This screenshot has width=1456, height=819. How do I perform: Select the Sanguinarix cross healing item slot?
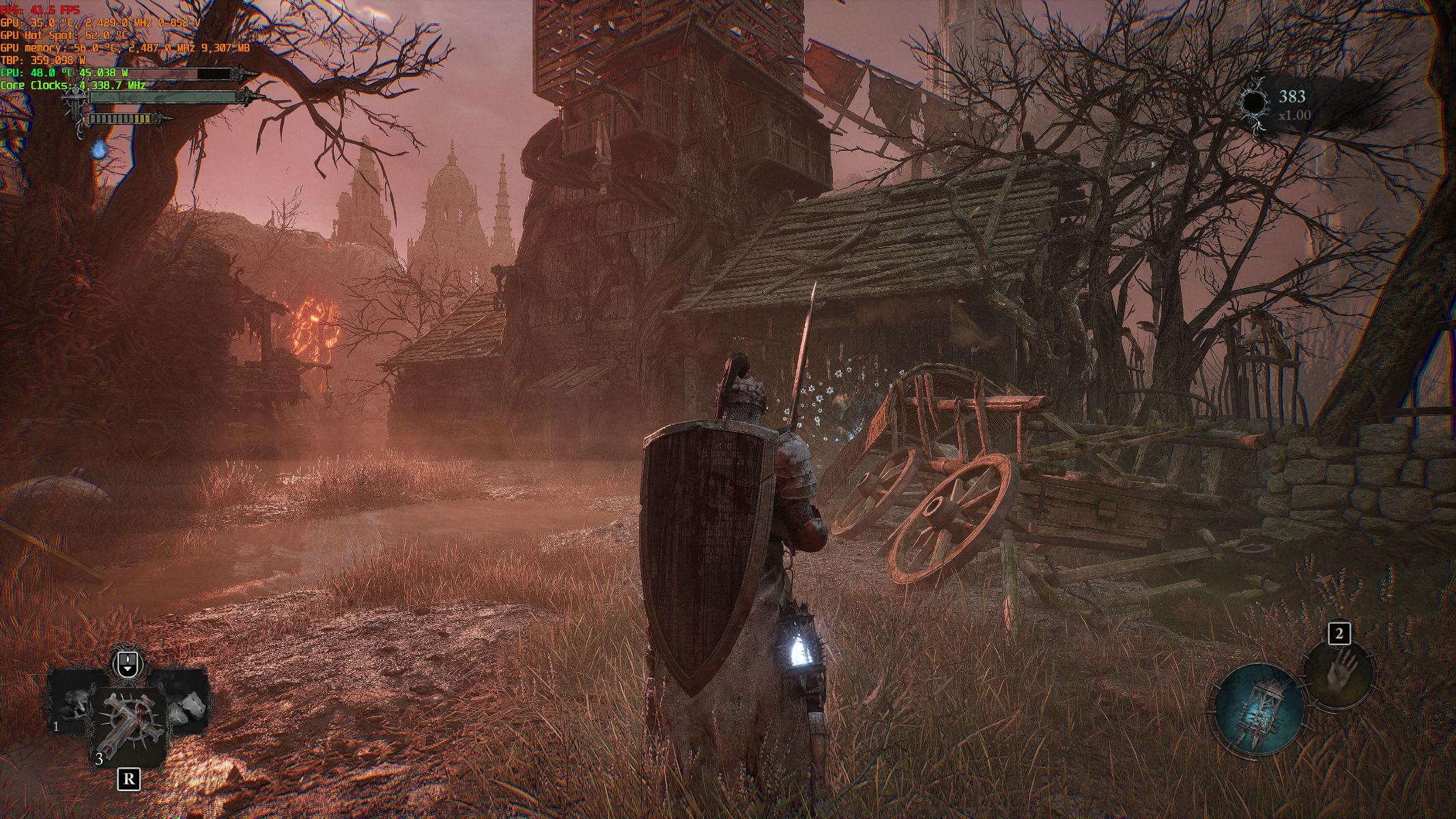[x=128, y=729]
